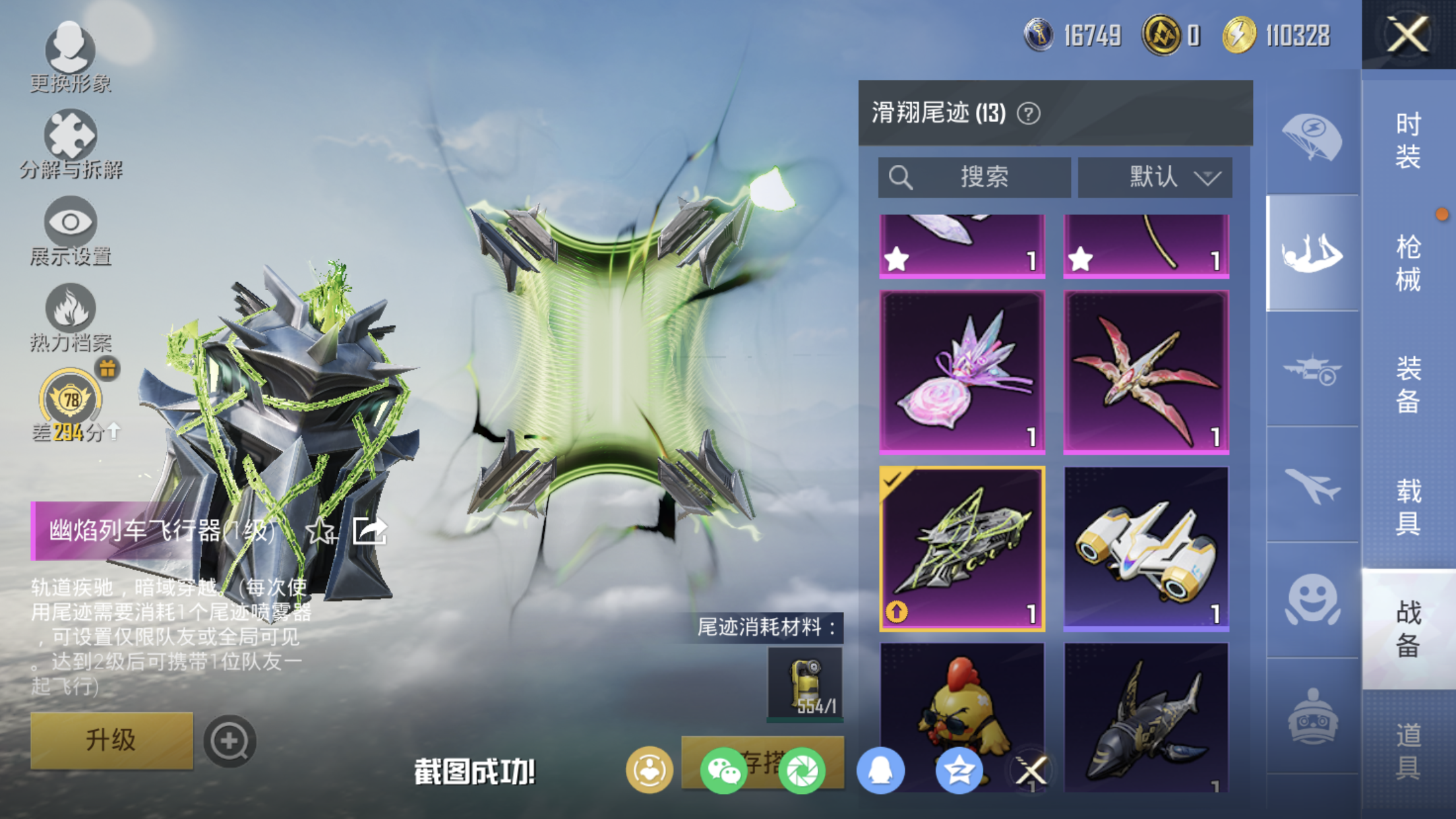This screenshot has width=1456, height=819.
Task: Click the gold 升级 upgrade button
Action: pos(111,740)
